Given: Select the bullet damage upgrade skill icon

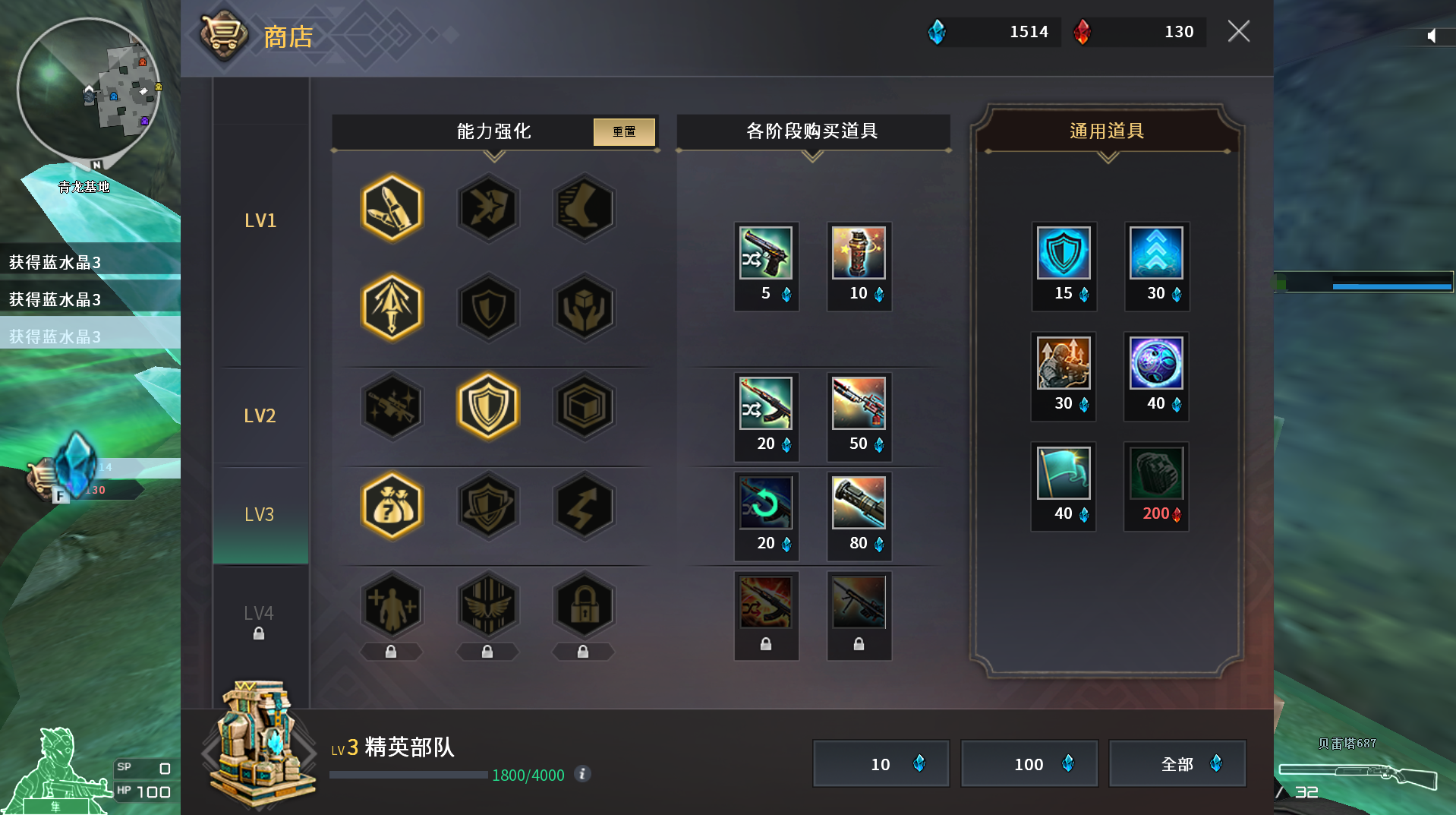Looking at the screenshot, I should click(x=392, y=208).
